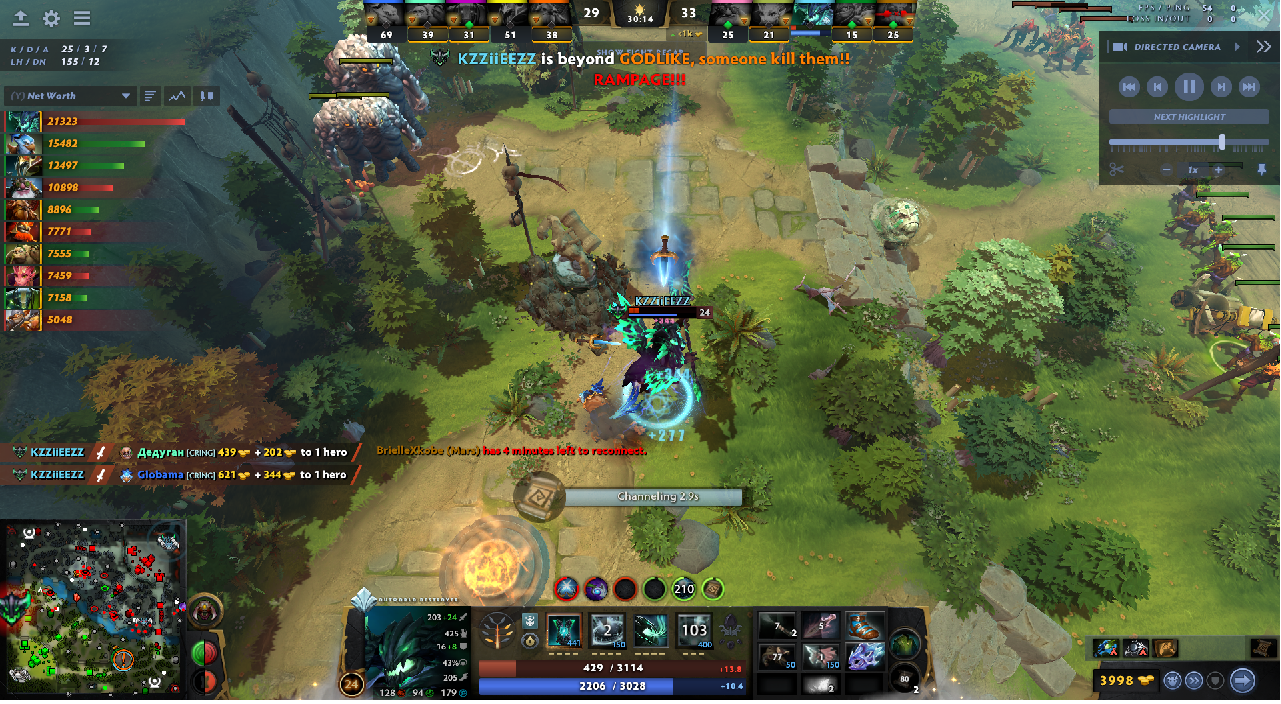The height and width of the screenshot is (704, 1281).
Task: Pin the replay controls panel
Action: [1262, 170]
